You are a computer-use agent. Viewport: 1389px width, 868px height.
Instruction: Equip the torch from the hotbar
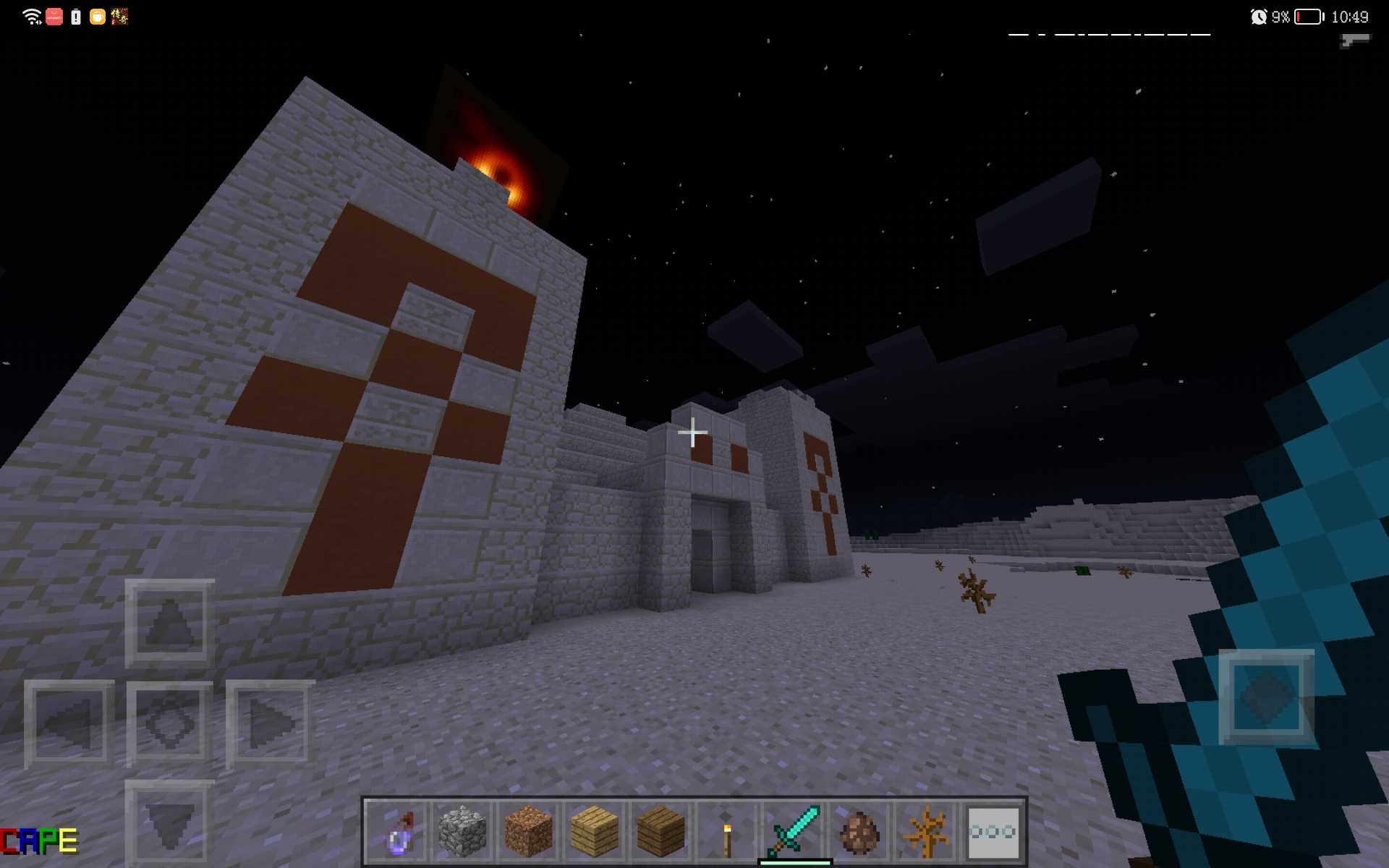[726, 832]
